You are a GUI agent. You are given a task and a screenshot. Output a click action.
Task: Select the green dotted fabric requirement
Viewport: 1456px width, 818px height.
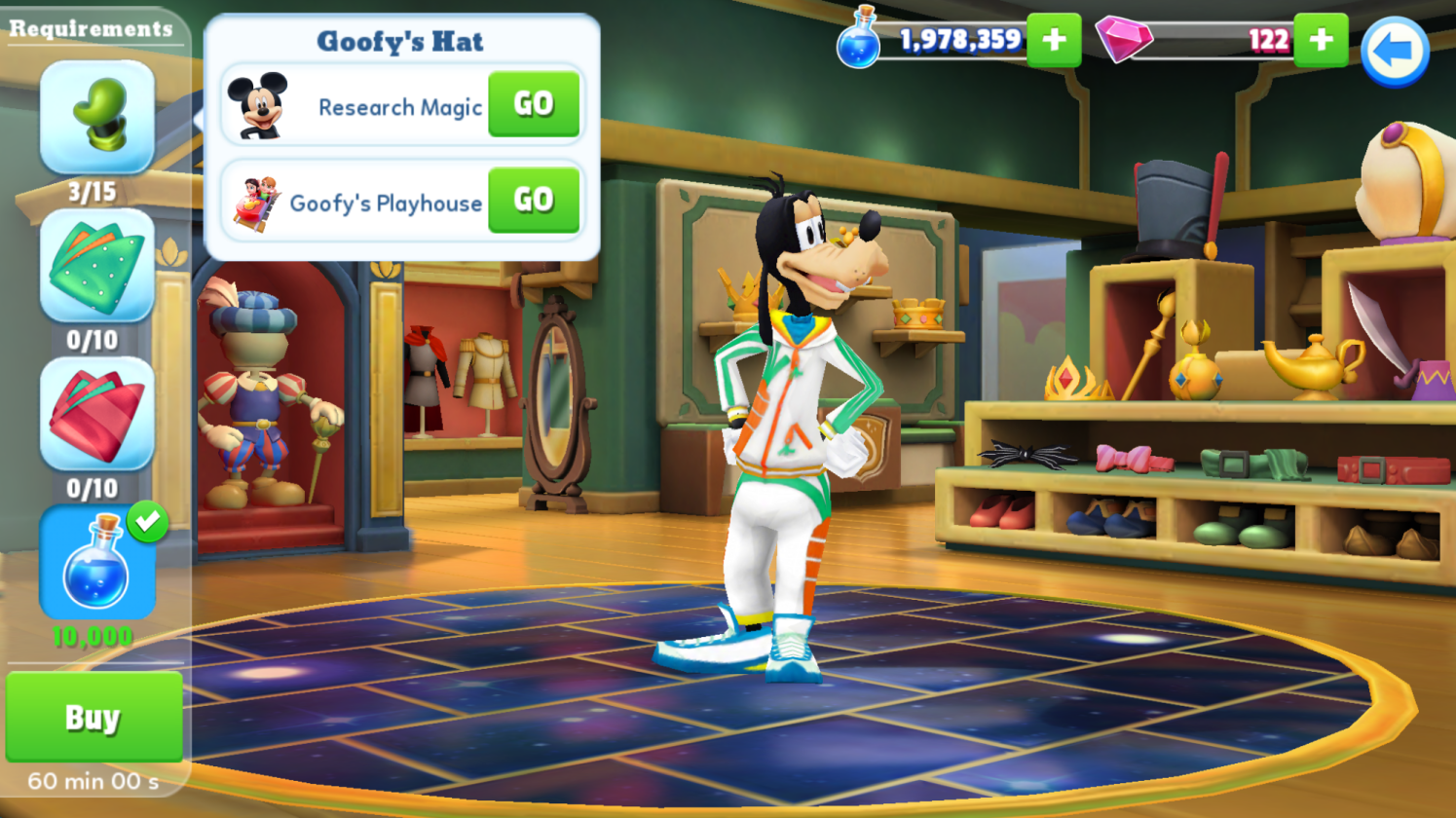click(96, 266)
